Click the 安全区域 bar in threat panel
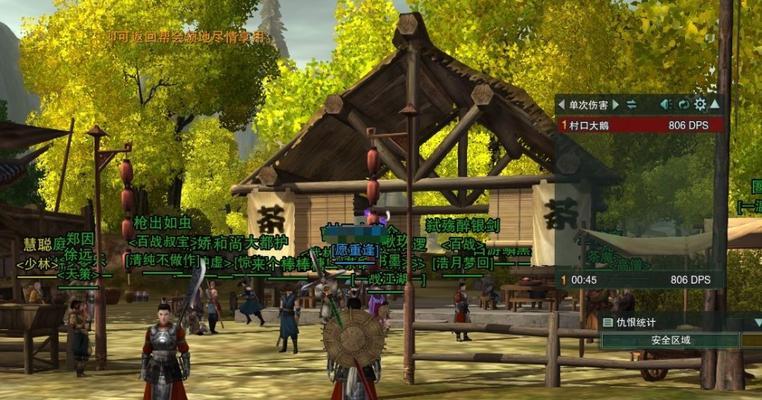This screenshot has width=762, height=400. point(670,340)
